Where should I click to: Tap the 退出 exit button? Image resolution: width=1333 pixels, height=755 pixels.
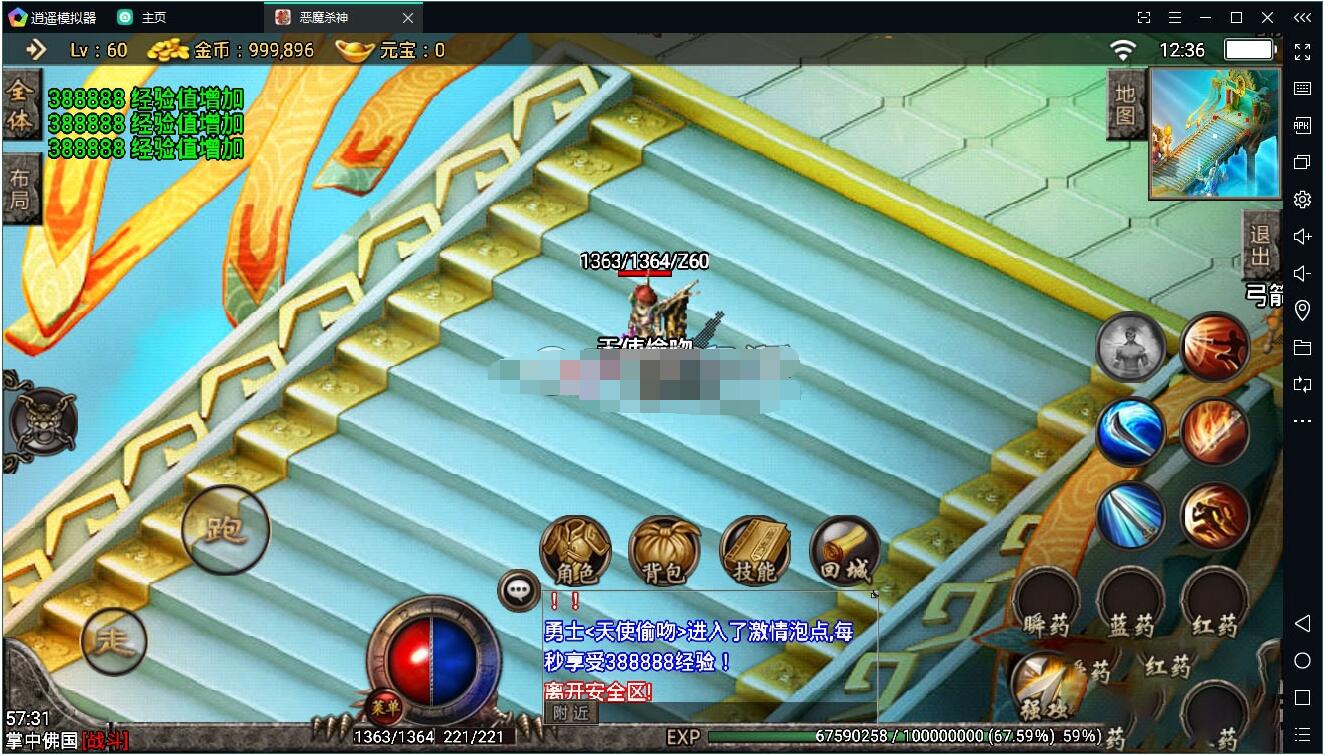(x=1260, y=245)
